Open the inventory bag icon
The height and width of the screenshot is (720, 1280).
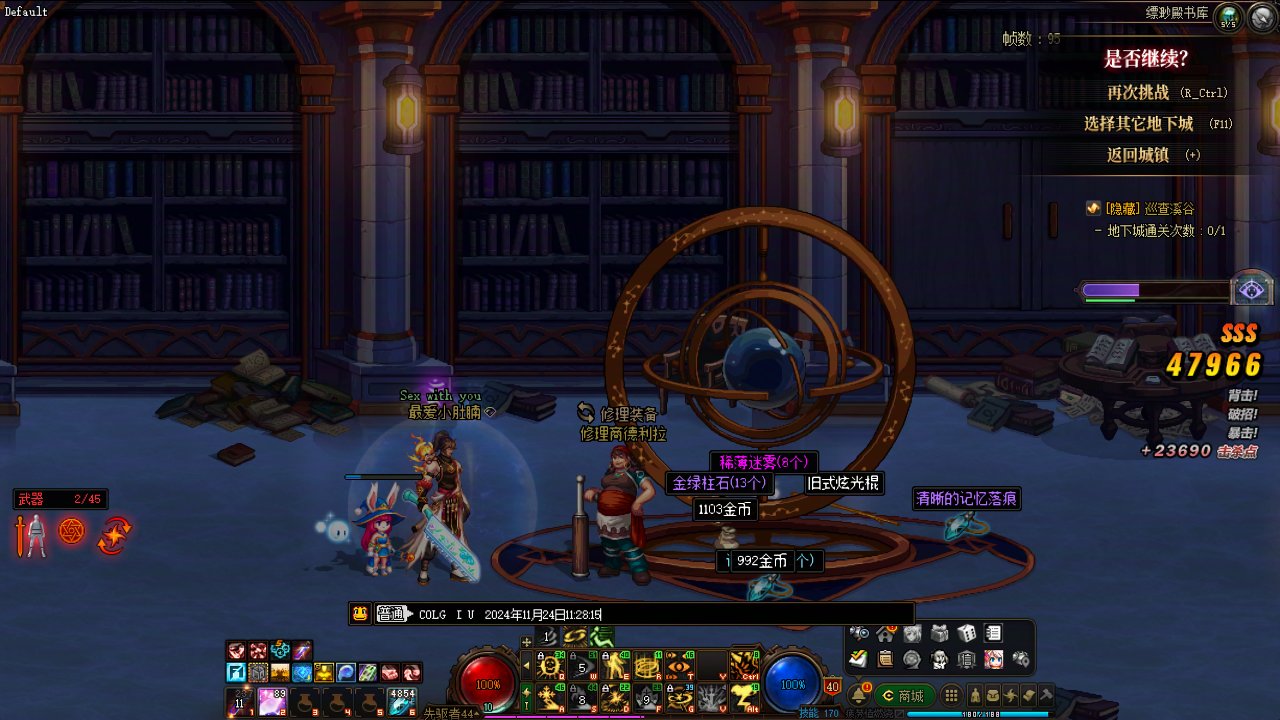tap(992, 695)
